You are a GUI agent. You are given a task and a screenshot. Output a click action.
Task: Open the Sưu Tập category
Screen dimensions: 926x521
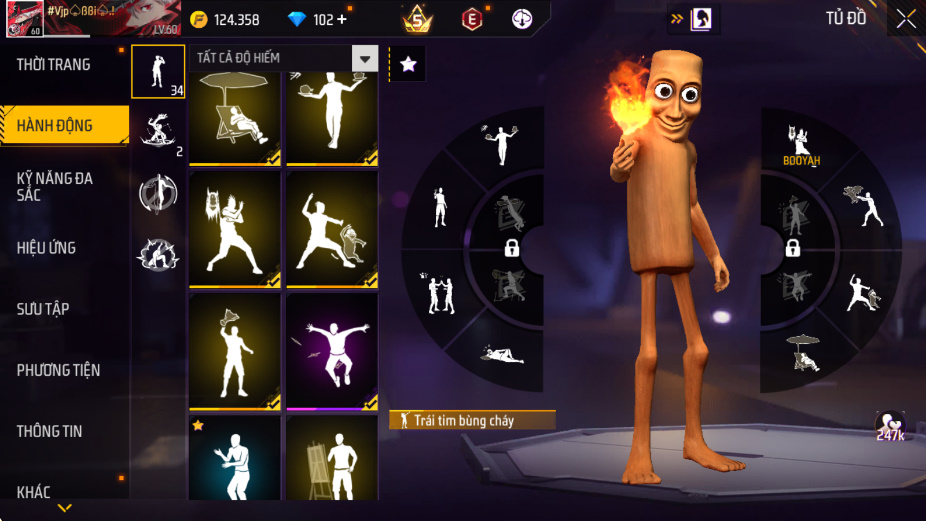43,309
